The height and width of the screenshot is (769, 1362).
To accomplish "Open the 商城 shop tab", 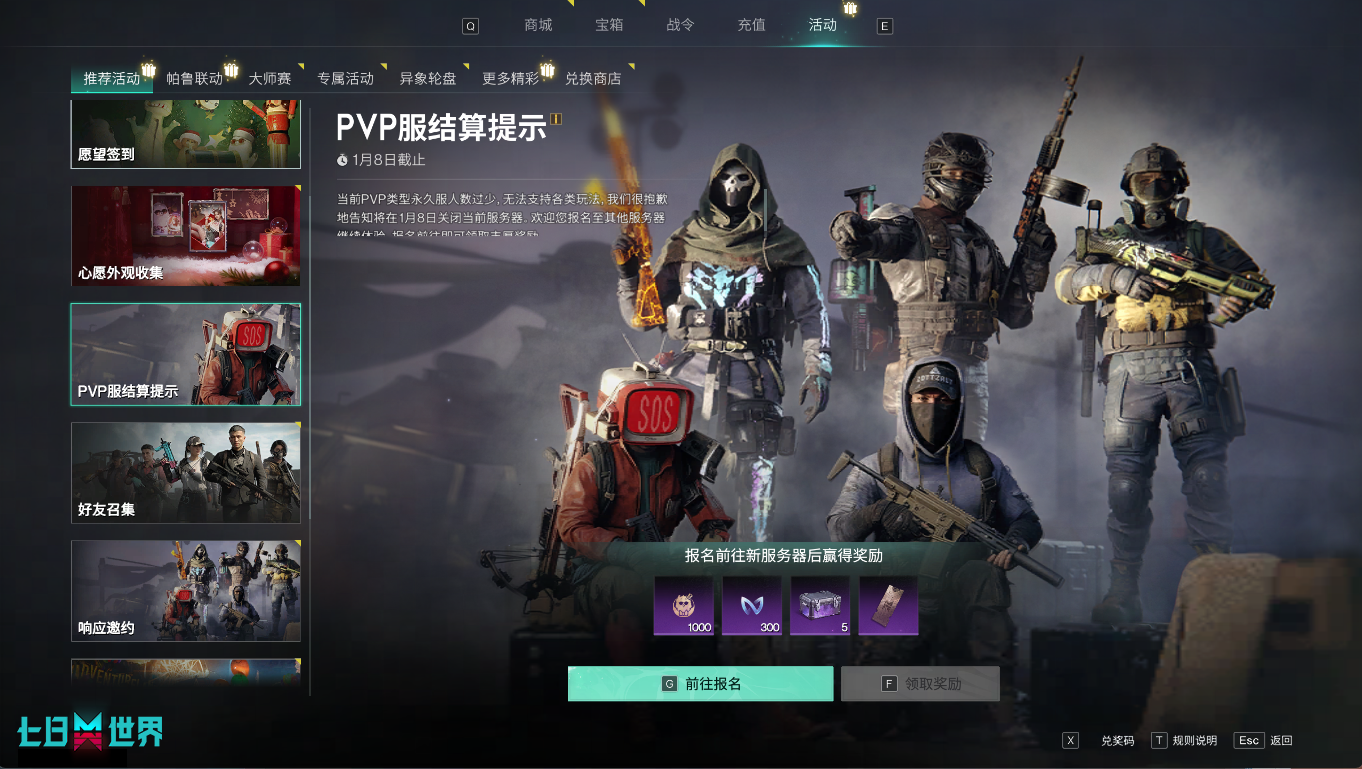I will [538, 24].
